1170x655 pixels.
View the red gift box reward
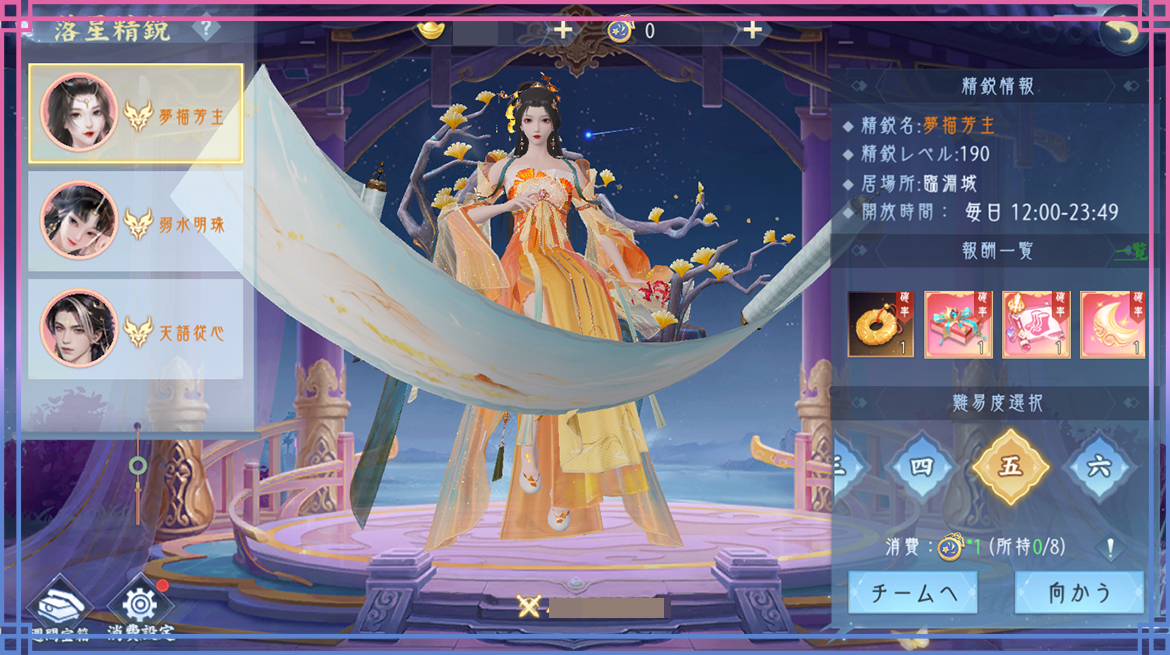pos(957,324)
